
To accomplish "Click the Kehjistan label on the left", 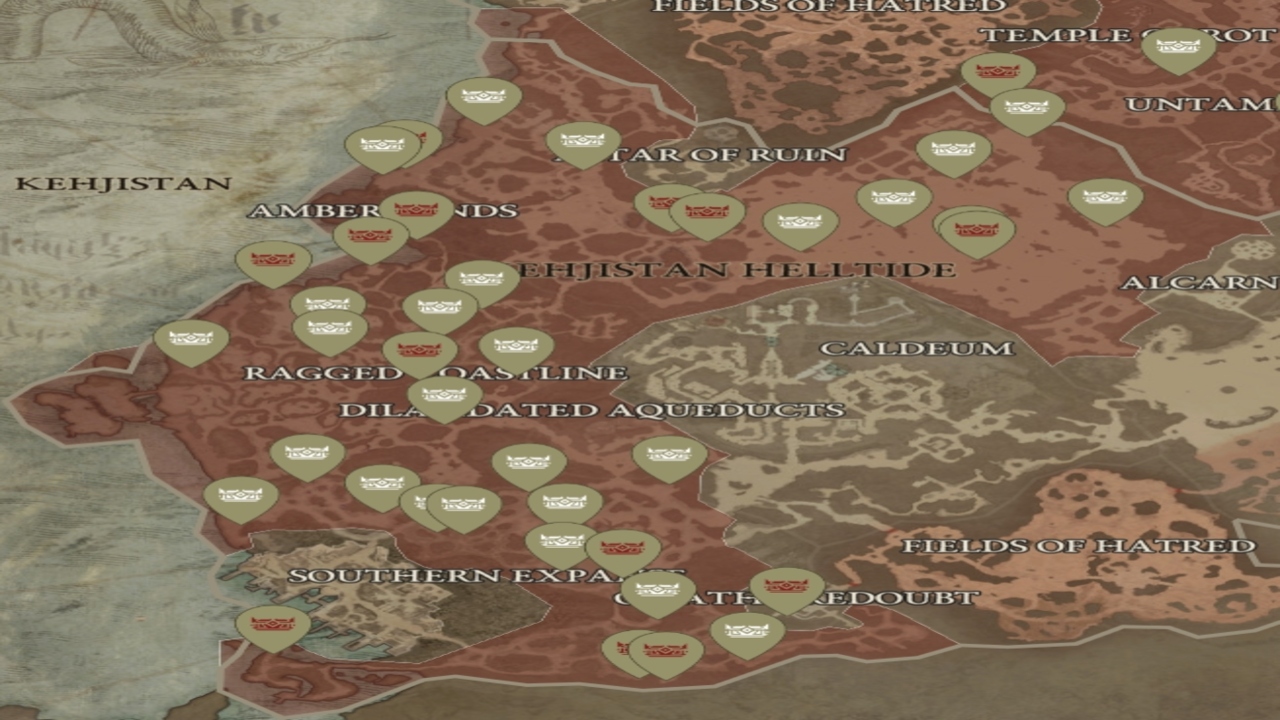I will pos(124,184).
